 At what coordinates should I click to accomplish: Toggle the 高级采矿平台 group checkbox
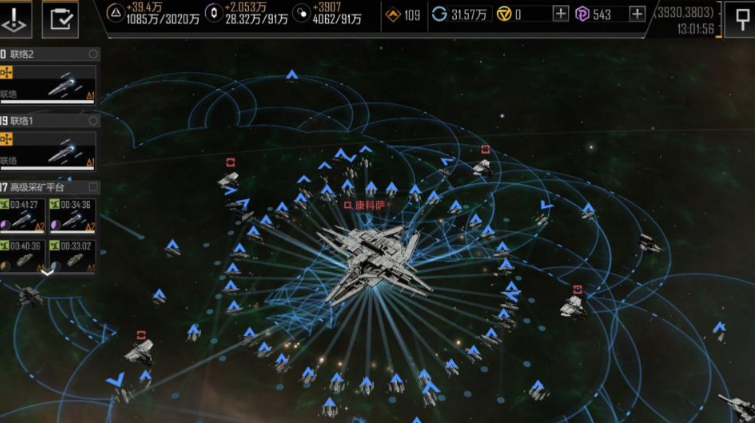(93, 187)
